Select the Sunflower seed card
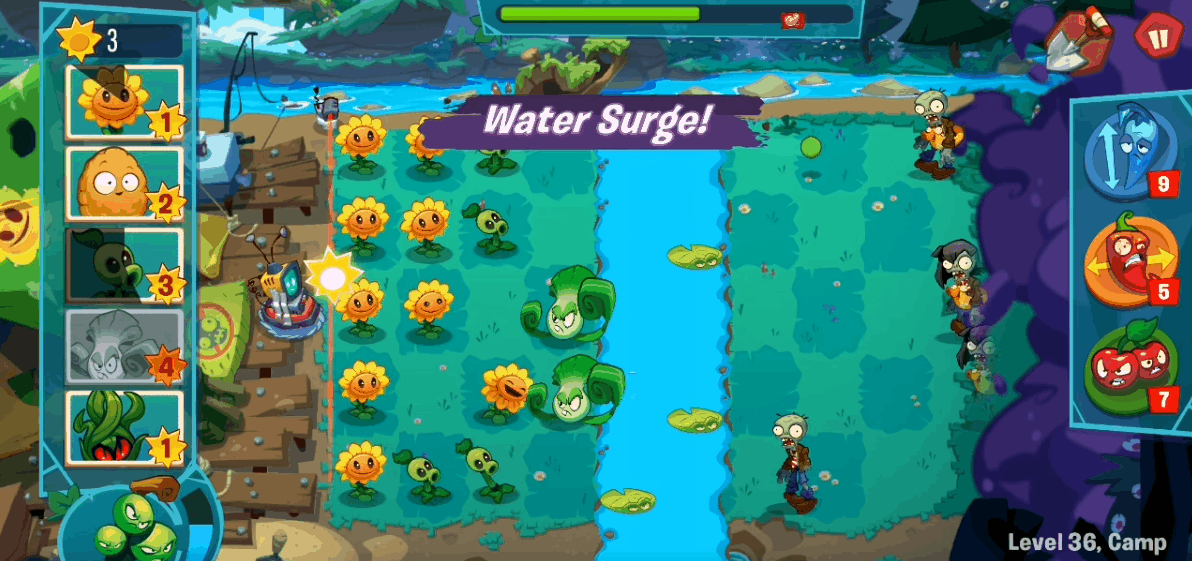 pos(124,101)
